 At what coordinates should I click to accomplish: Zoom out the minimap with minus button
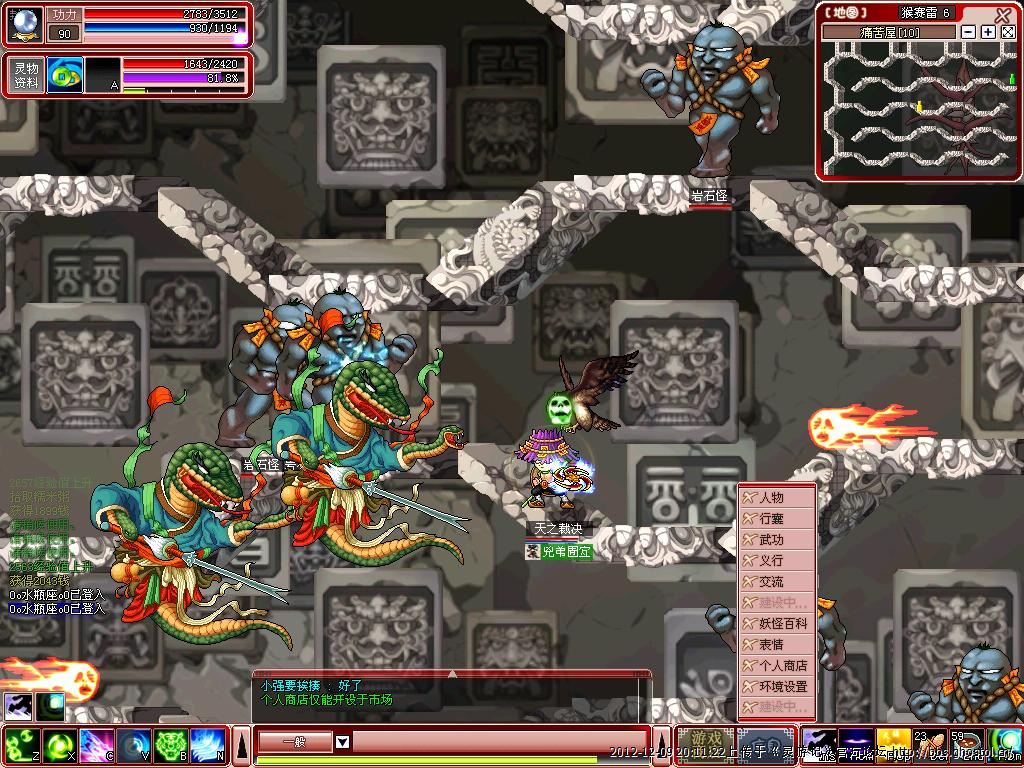[968, 32]
